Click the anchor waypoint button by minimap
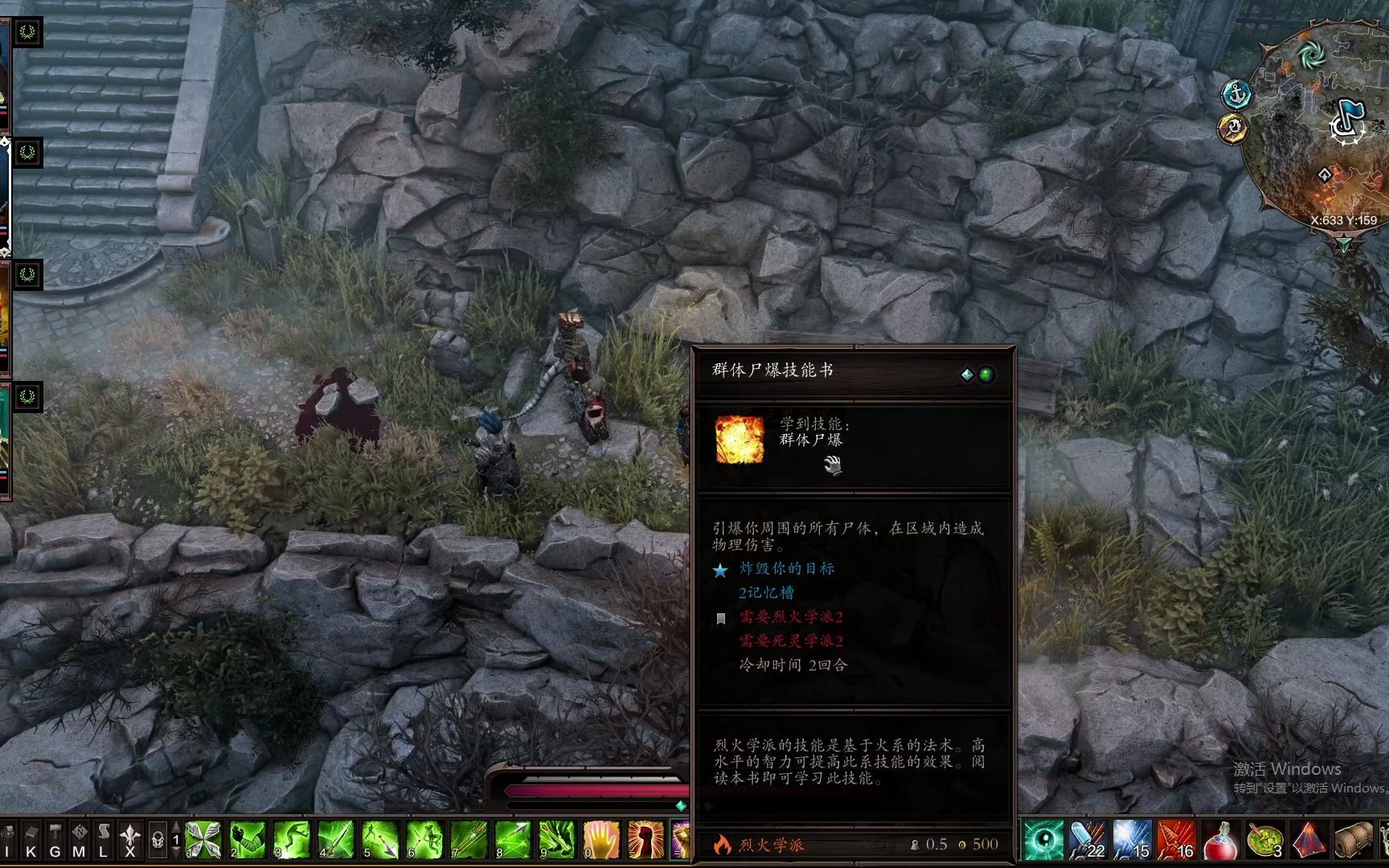 click(x=1237, y=95)
